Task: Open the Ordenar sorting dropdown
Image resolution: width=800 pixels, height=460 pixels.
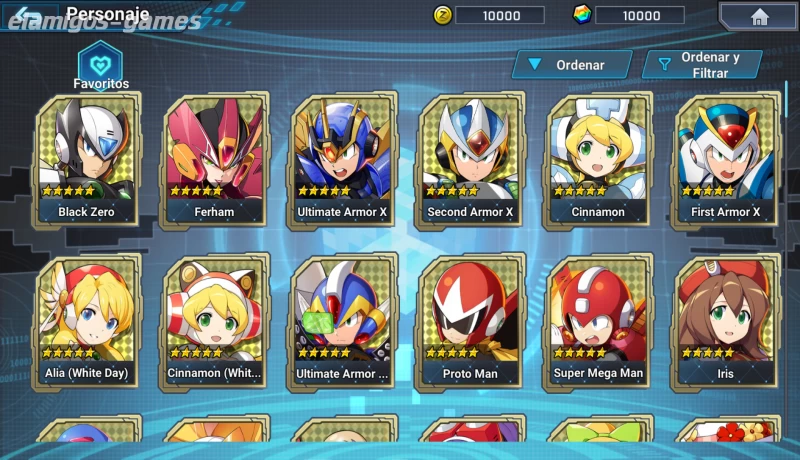Action: (572, 65)
